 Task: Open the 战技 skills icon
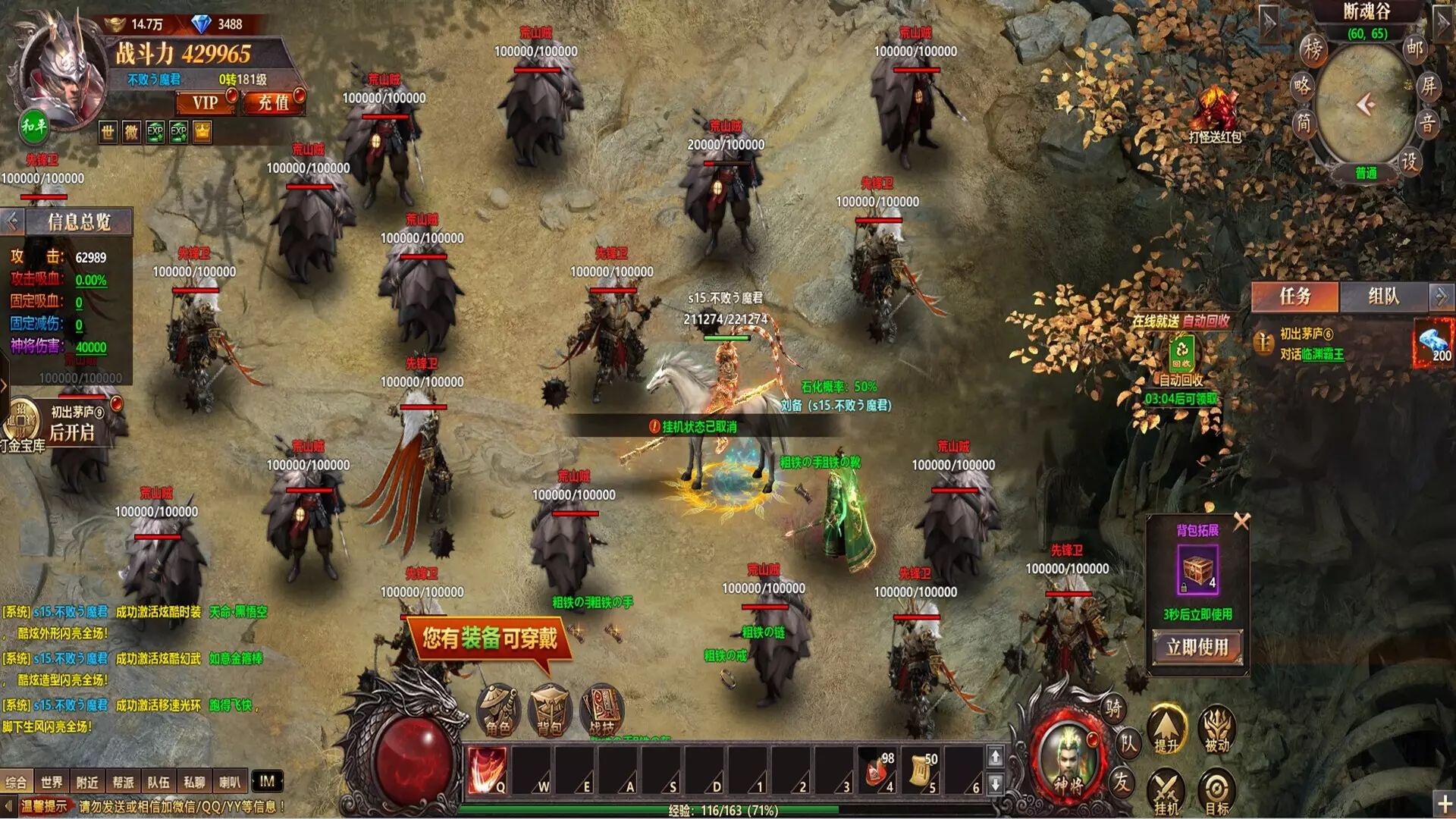(602, 711)
